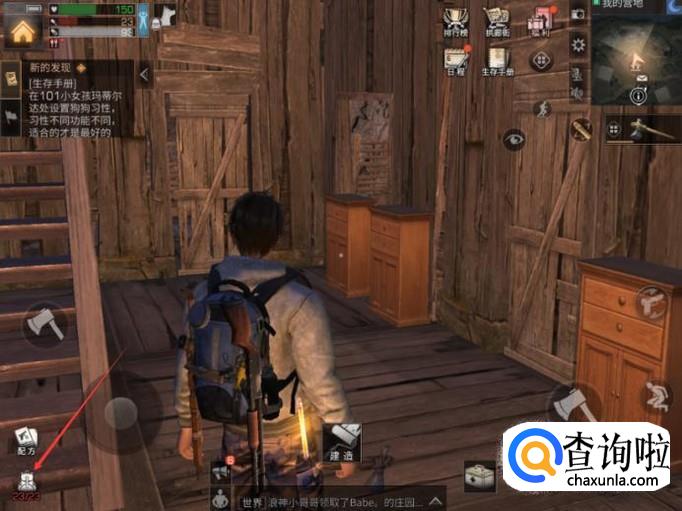682x511 pixels.
Task: Open the gear settings menu
Action: click(578, 44)
